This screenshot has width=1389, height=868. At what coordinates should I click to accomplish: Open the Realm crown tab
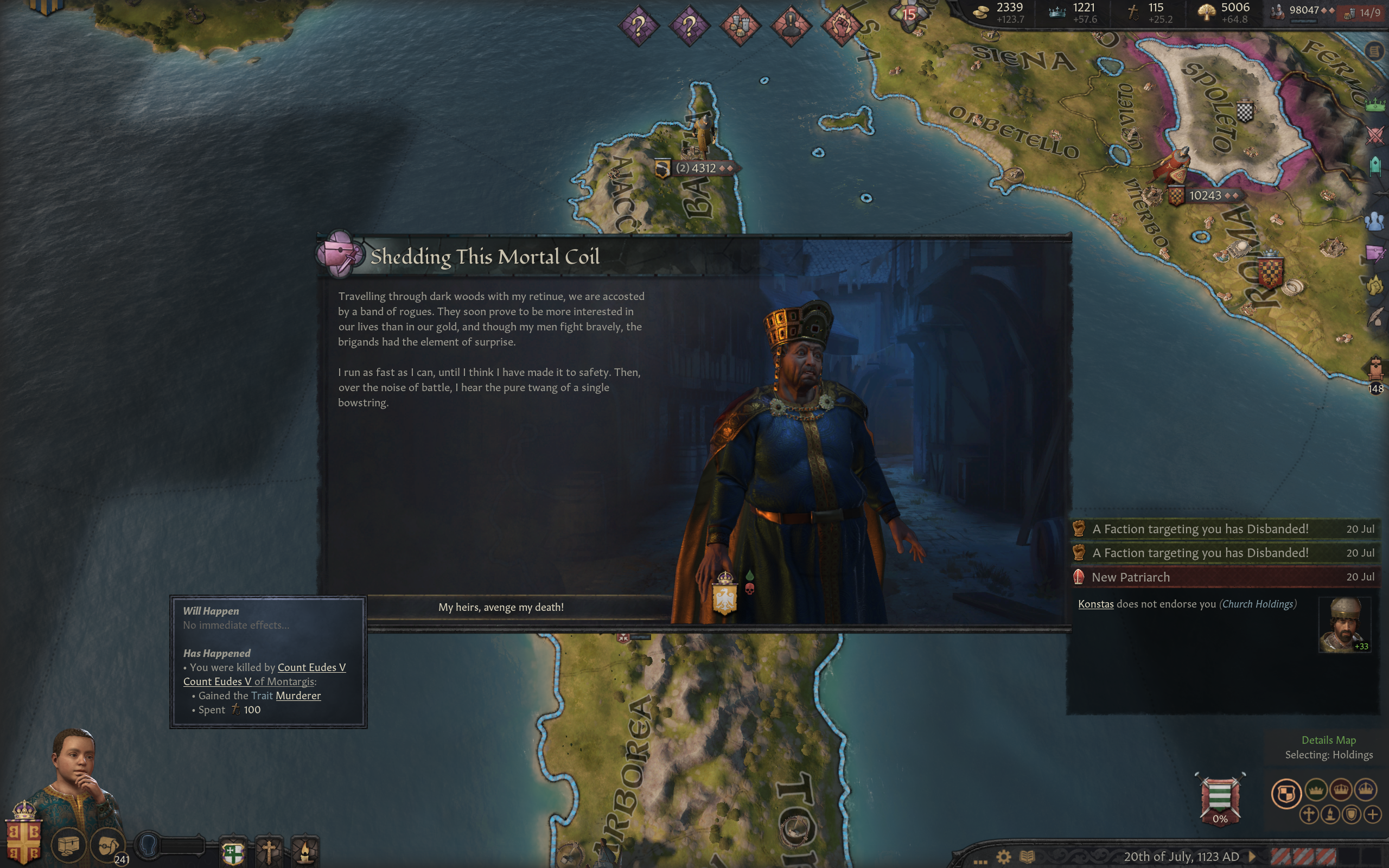1375,105
